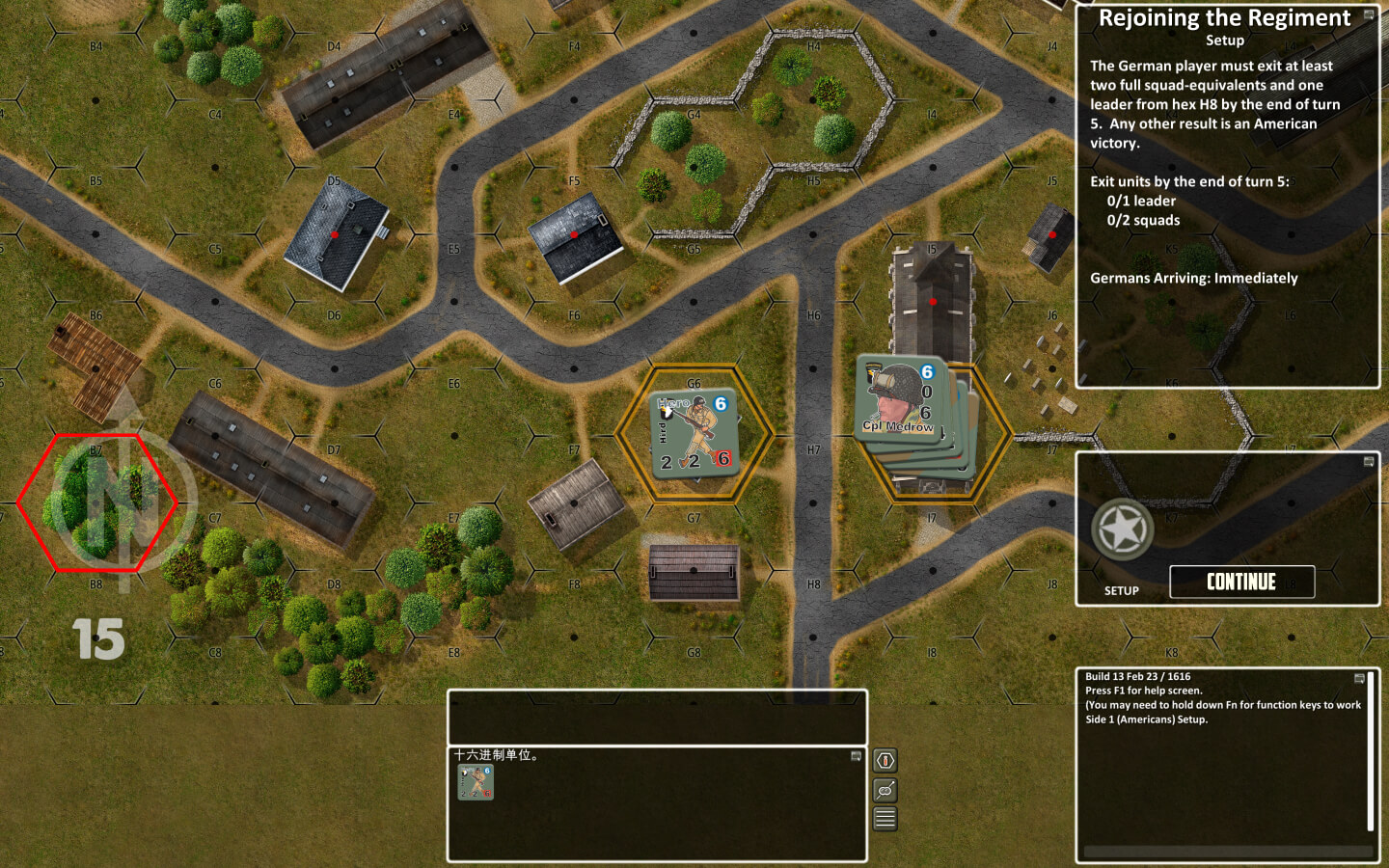
Task: Collapse the message log panel
Action: (x=1359, y=678)
